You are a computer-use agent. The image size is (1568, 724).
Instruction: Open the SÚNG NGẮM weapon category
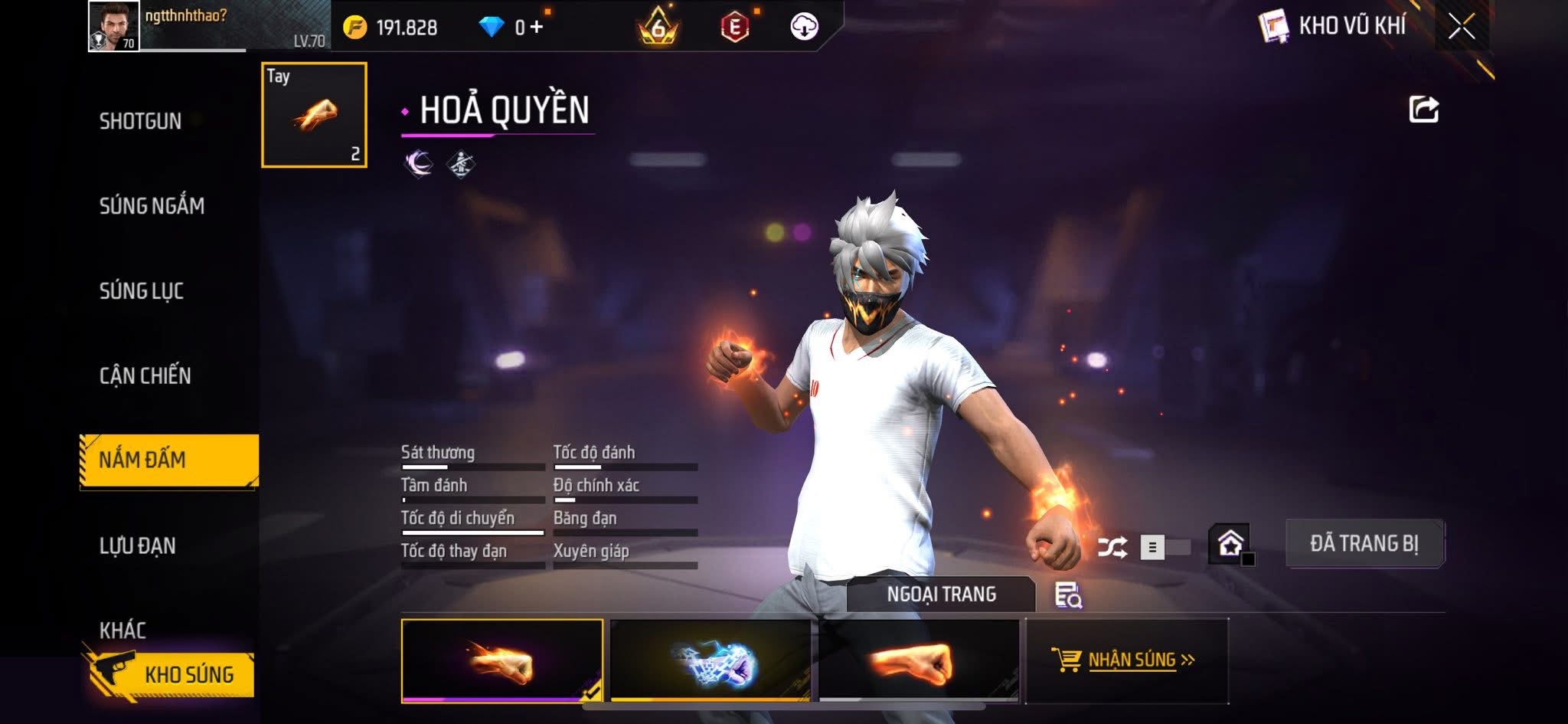152,205
